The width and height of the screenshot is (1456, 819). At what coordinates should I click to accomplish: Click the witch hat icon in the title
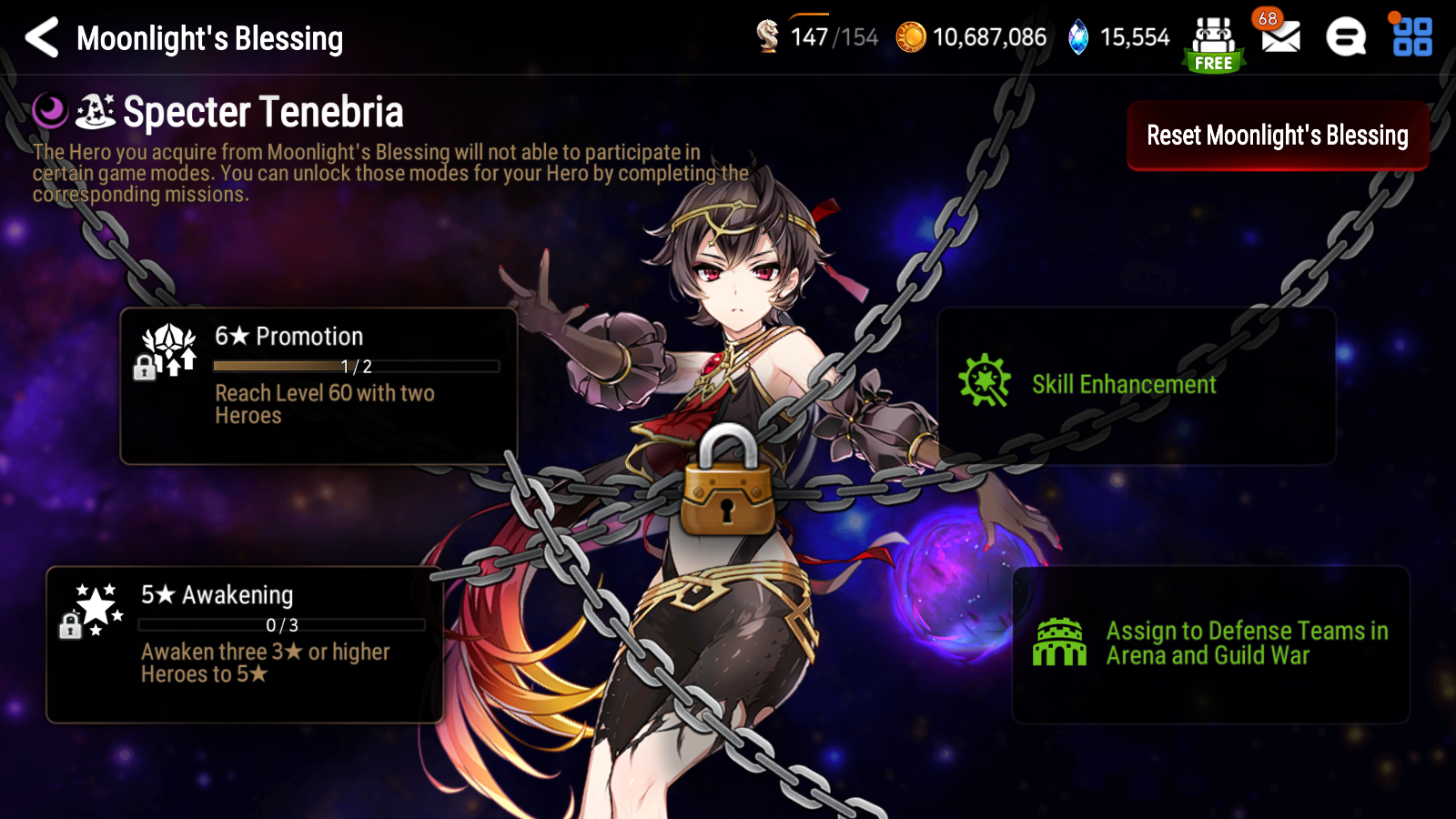click(x=96, y=111)
